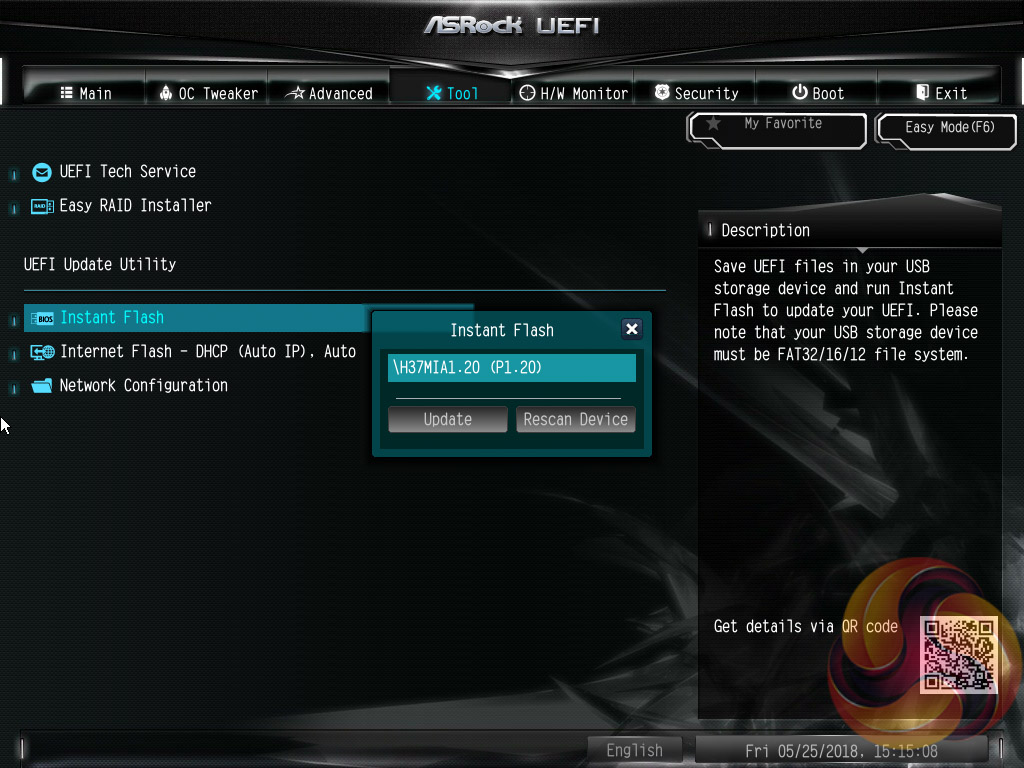Choose Internet Flash - DHCP option
The width and height of the screenshot is (1024, 768).
tap(207, 351)
